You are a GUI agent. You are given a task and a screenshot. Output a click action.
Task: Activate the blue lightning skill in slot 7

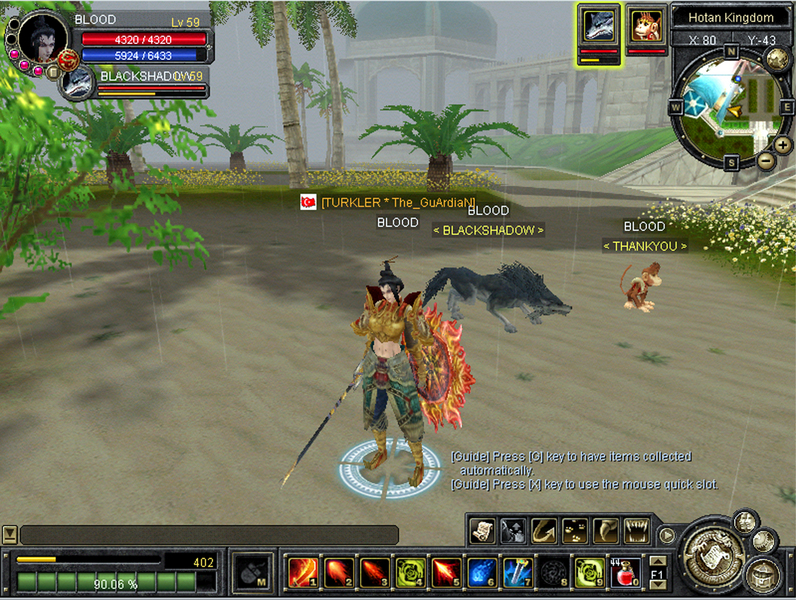(519, 572)
